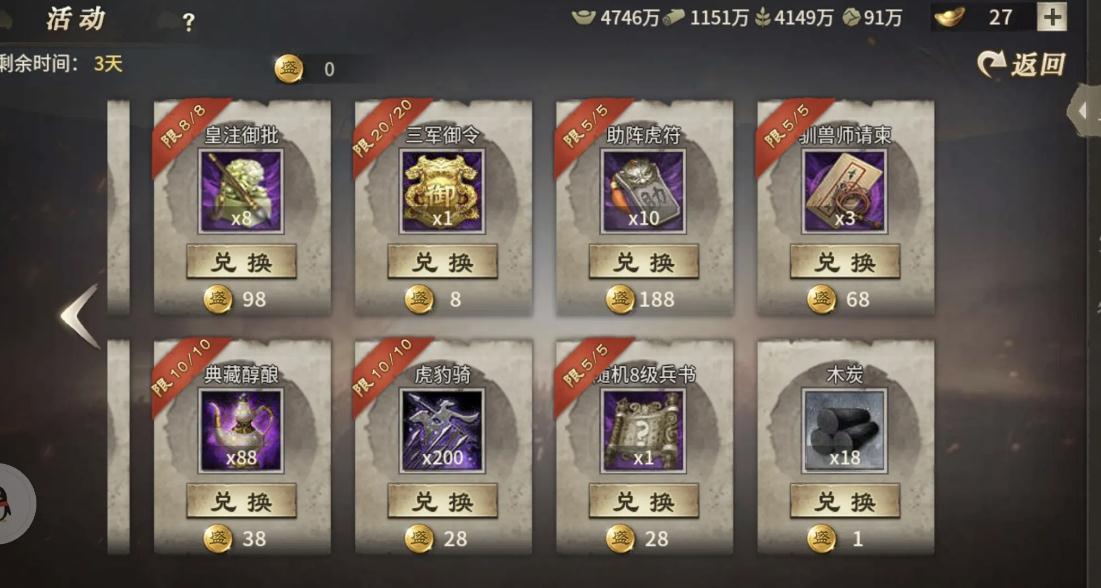Exchange for the random level 8 兵书
This screenshot has width=1101, height=588.
(x=643, y=501)
